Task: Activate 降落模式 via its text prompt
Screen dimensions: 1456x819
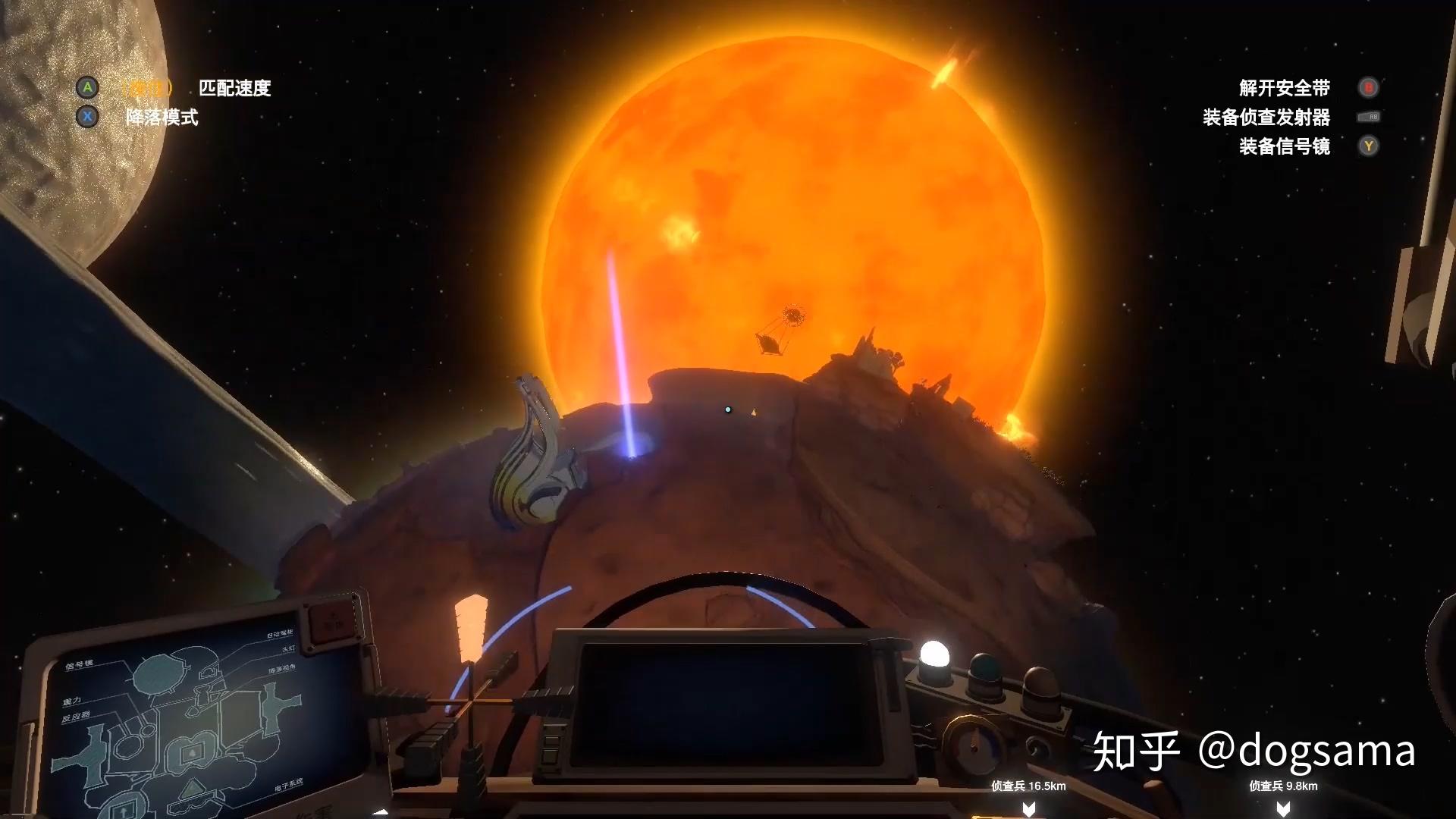Action: (161, 118)
